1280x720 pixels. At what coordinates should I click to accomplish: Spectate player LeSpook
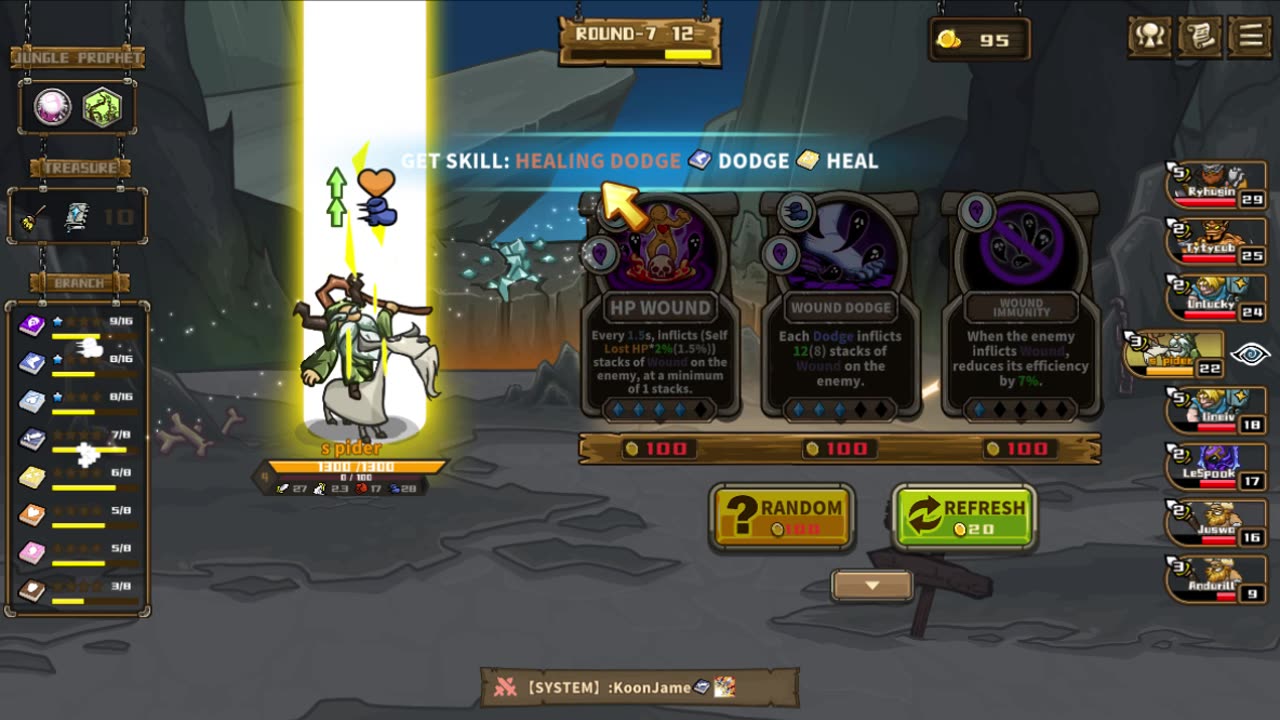pyautogui.click(x=1216, y=467)
